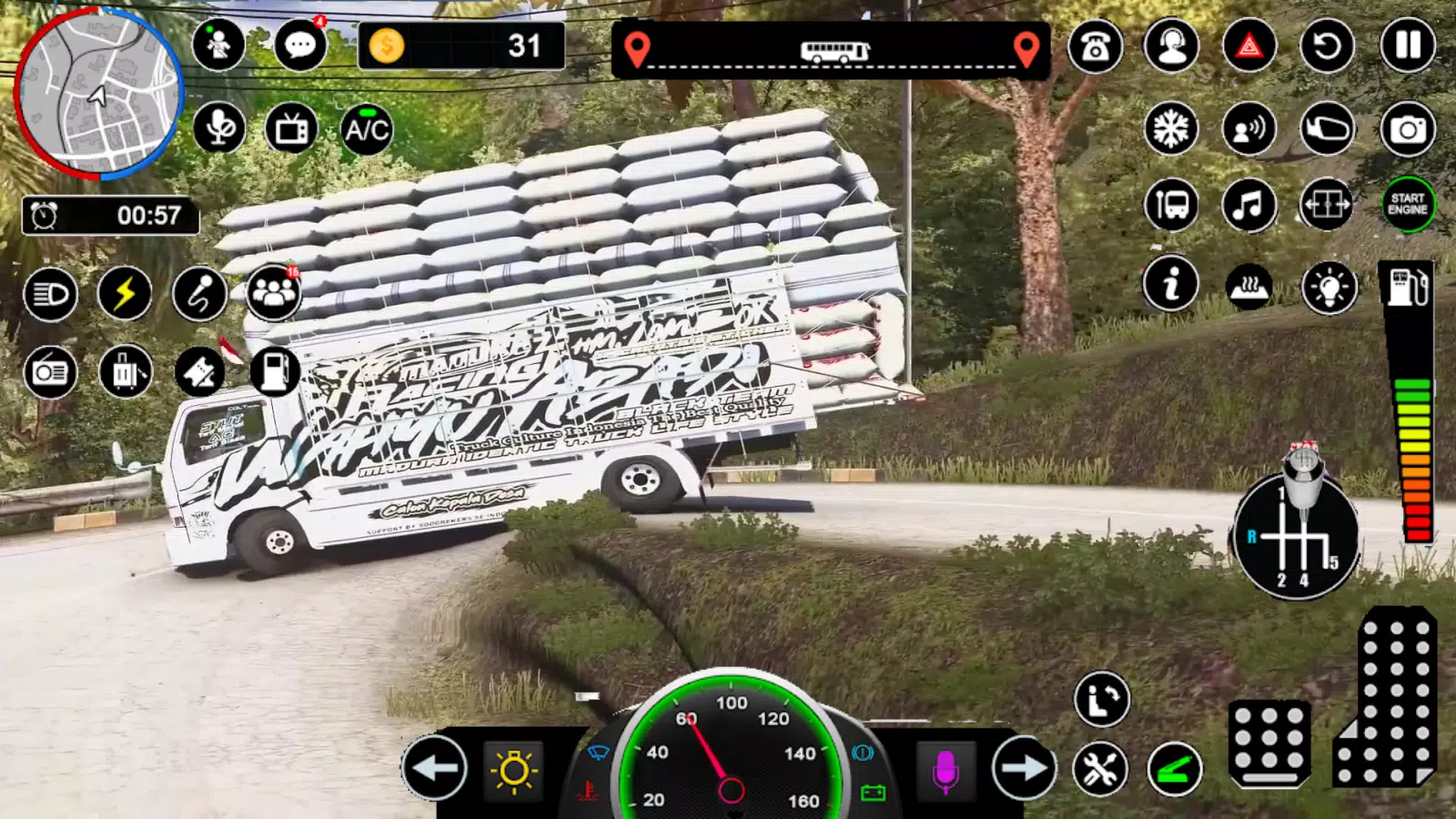Screen dimensions: 1456x819
Task: Open the rear view mirror icon
Action: 1326,128
